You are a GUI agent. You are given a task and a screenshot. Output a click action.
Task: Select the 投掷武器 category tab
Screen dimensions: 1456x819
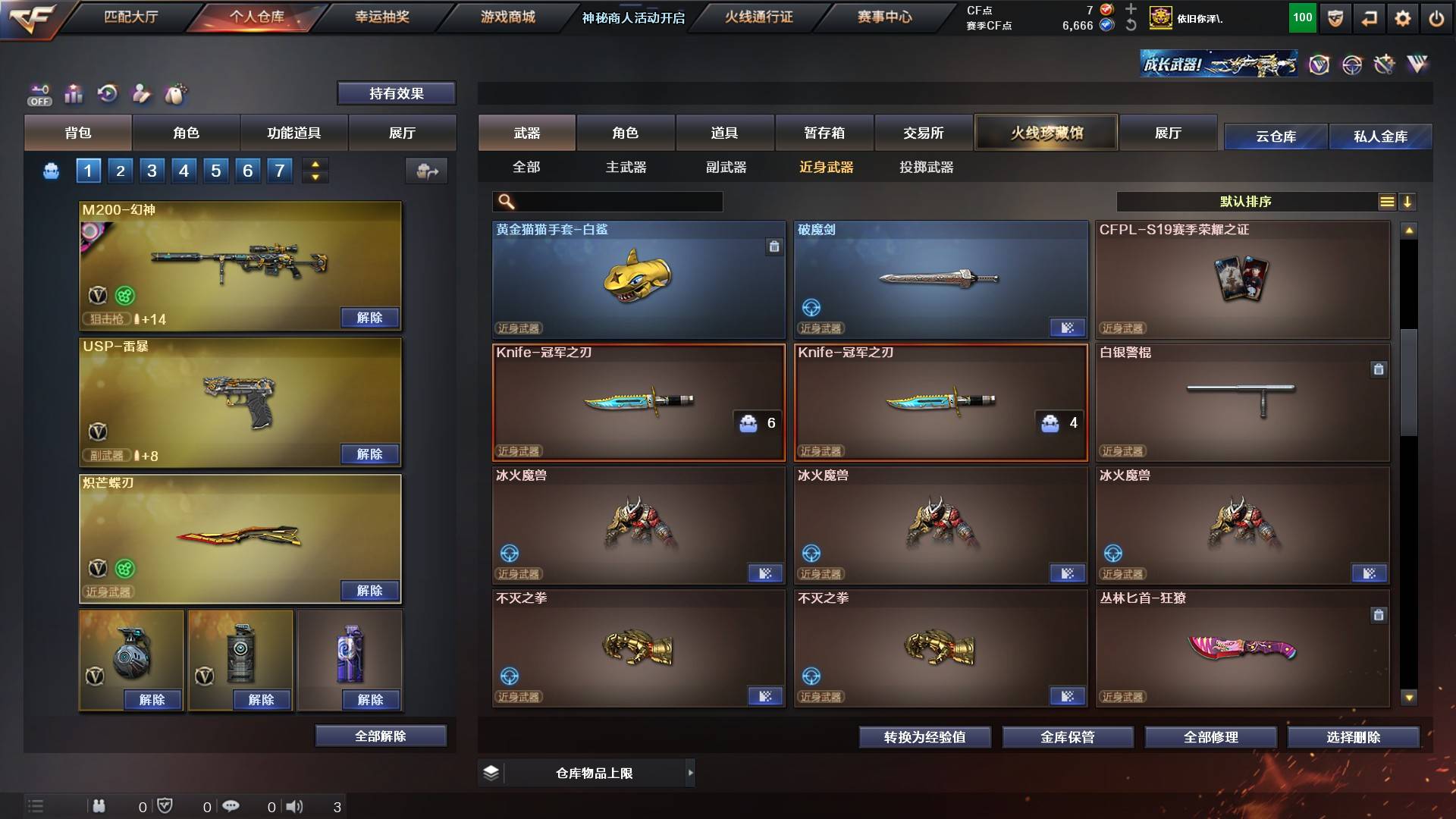click(927, 168)
